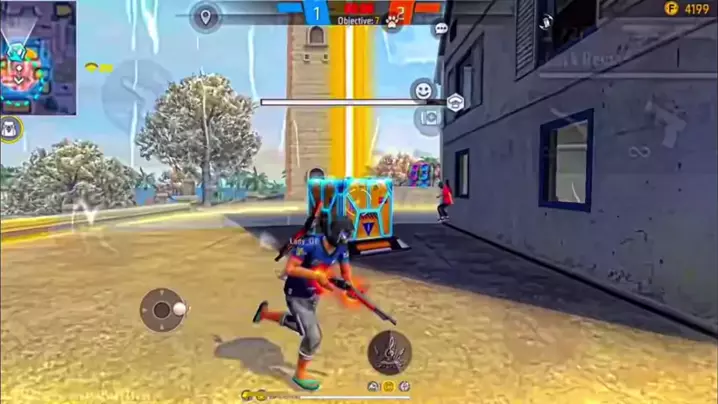
Task: Tap the movement joystick
Action: (x=162, y=310)
